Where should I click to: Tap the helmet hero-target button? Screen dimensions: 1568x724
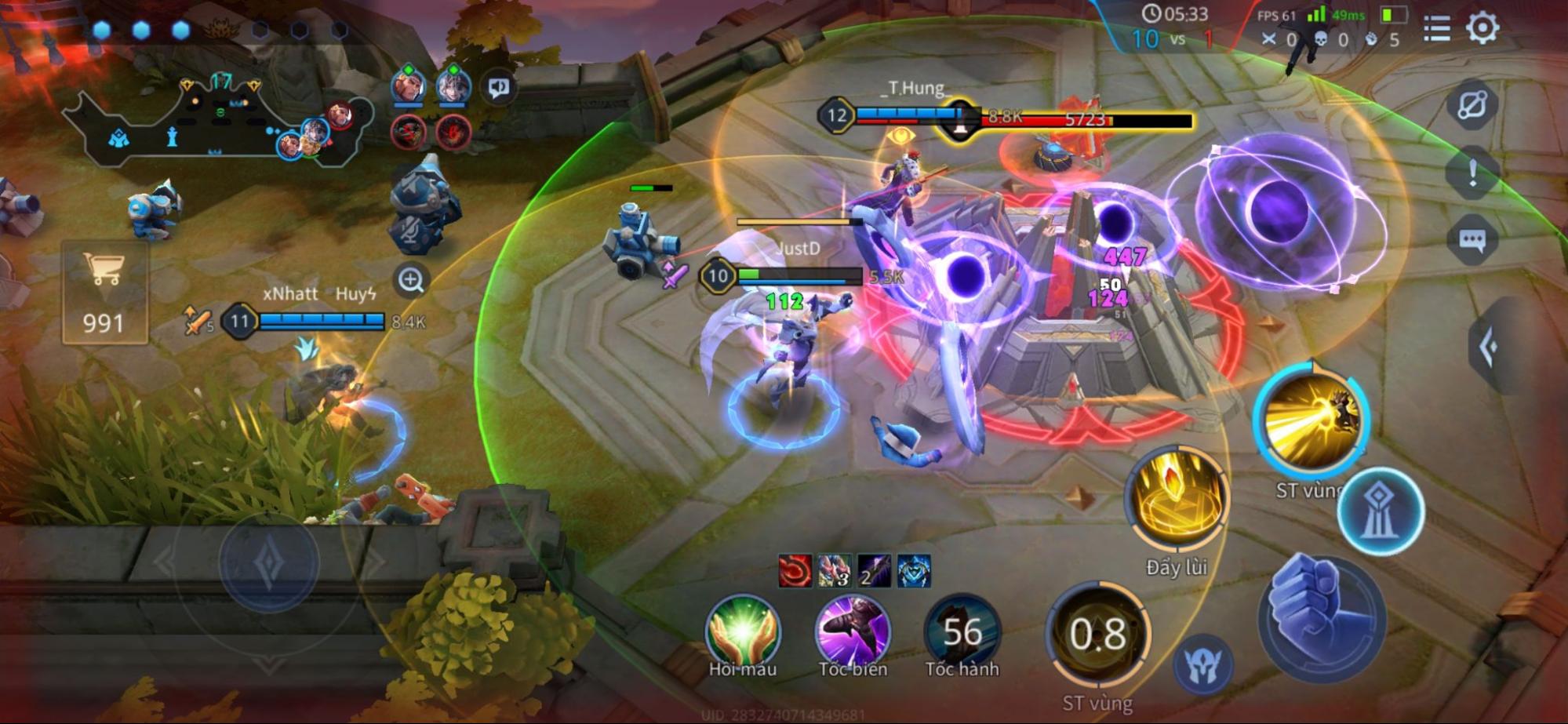[x=1202, y=665]
